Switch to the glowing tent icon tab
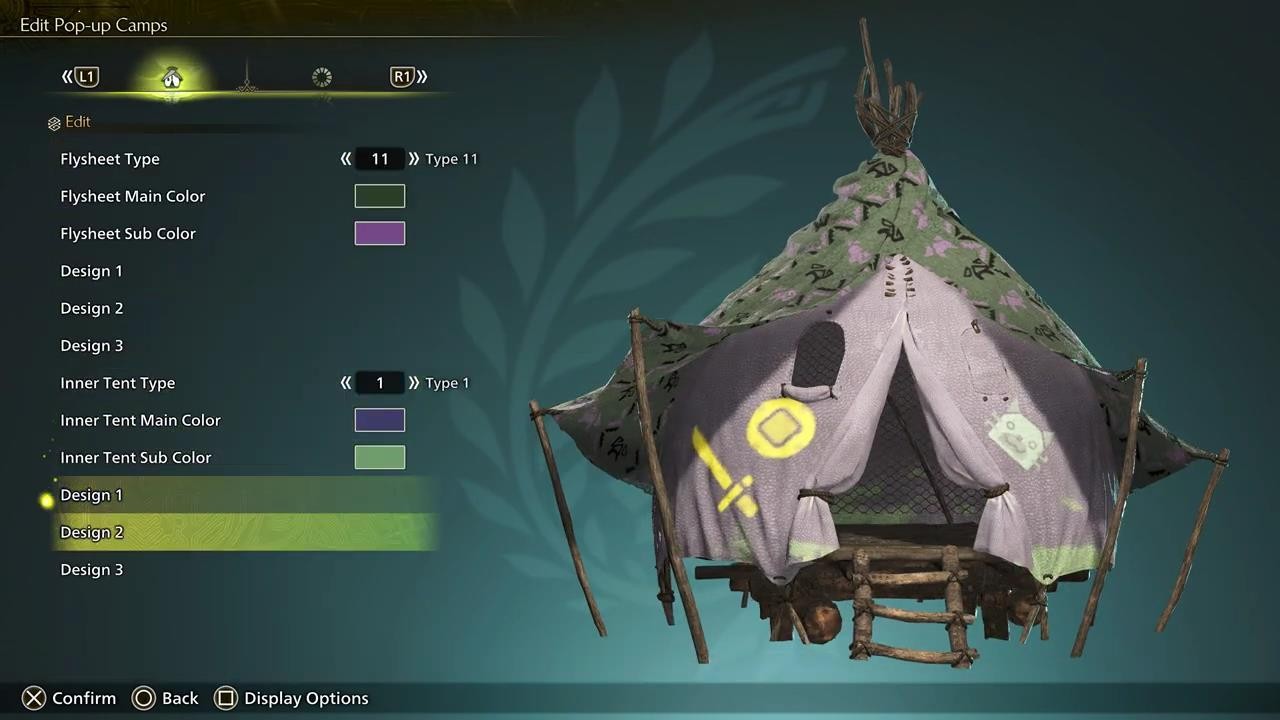Screen dimensions: 1280x720 click(172, 77)
